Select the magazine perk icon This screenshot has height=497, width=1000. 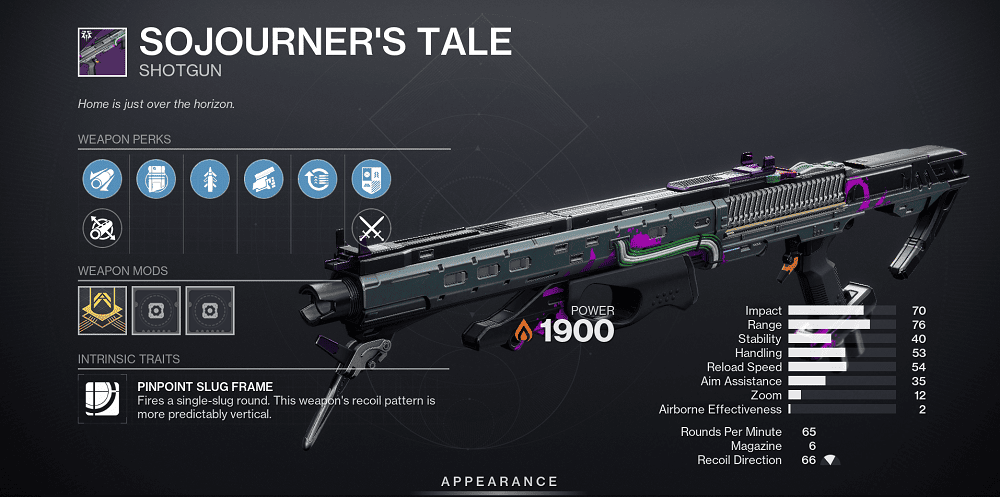point(155,180)
